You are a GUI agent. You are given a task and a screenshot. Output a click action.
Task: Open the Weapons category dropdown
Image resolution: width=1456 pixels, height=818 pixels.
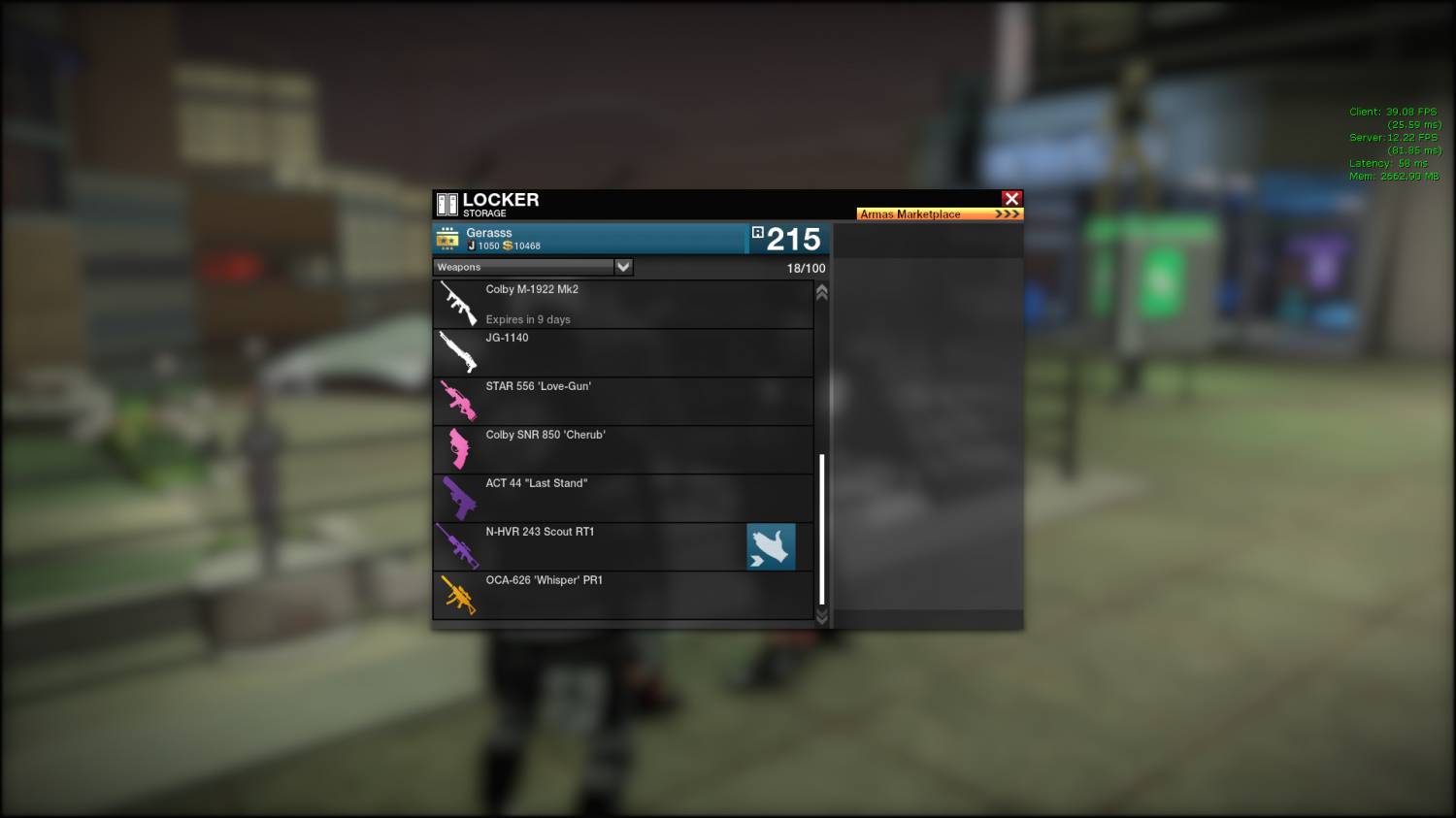coord(623,267)
